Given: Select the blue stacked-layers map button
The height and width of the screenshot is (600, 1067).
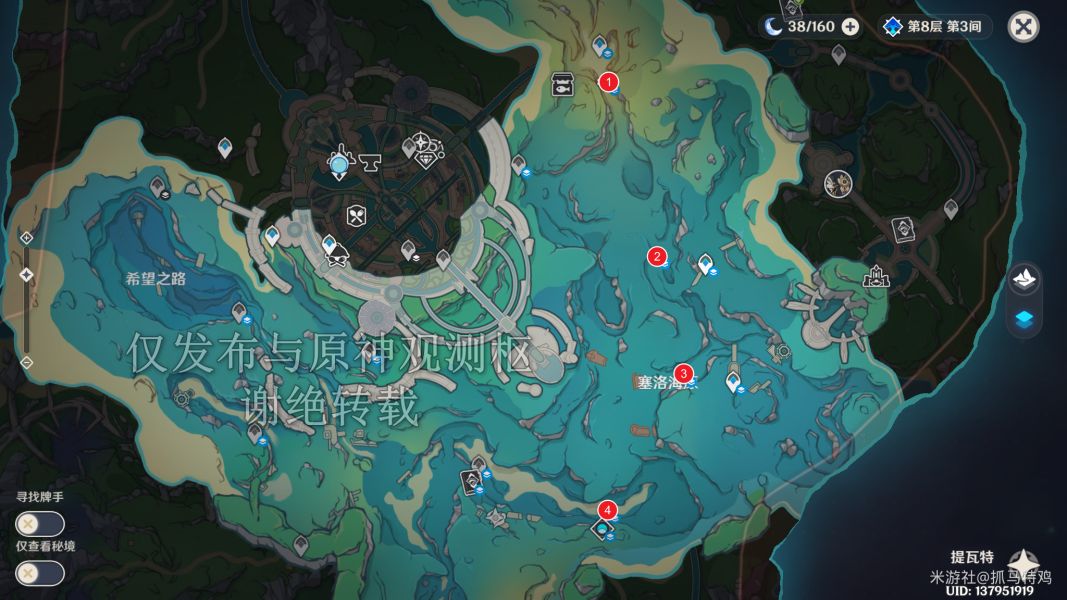Looking at the screenshot, I should coord(1023,319).
